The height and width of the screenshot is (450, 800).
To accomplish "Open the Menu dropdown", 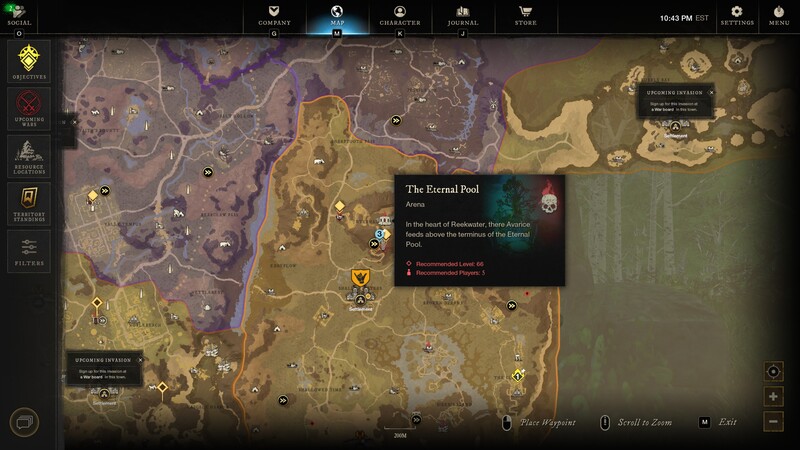I will [779, 14].
